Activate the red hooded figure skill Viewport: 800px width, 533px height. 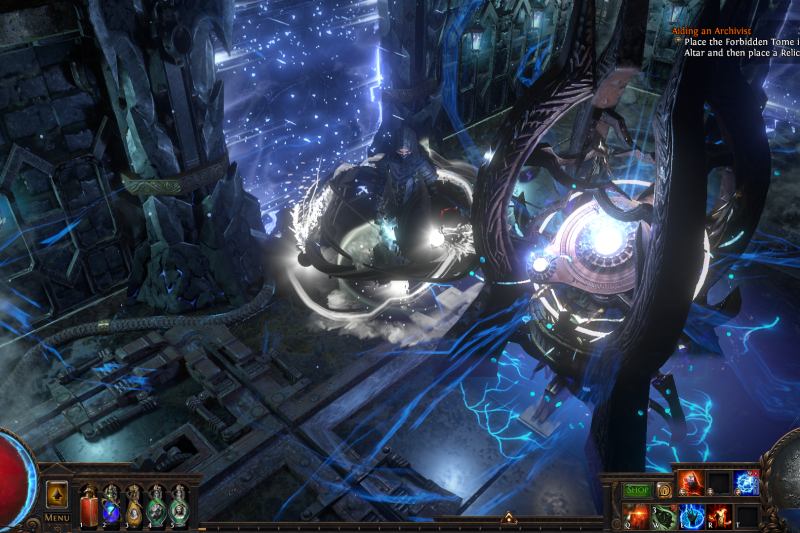click(691, 483)
